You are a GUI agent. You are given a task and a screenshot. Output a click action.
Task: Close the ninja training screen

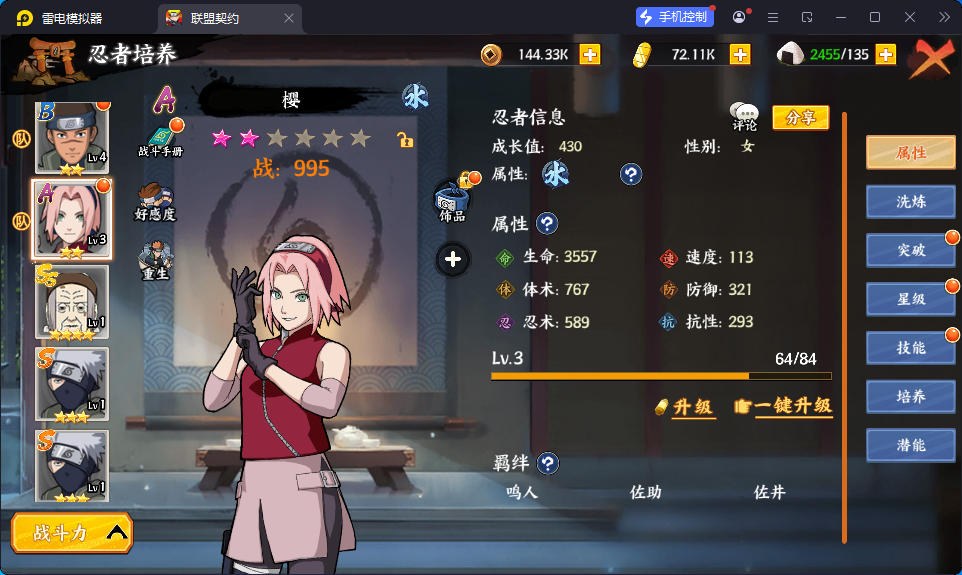[931, 58]
